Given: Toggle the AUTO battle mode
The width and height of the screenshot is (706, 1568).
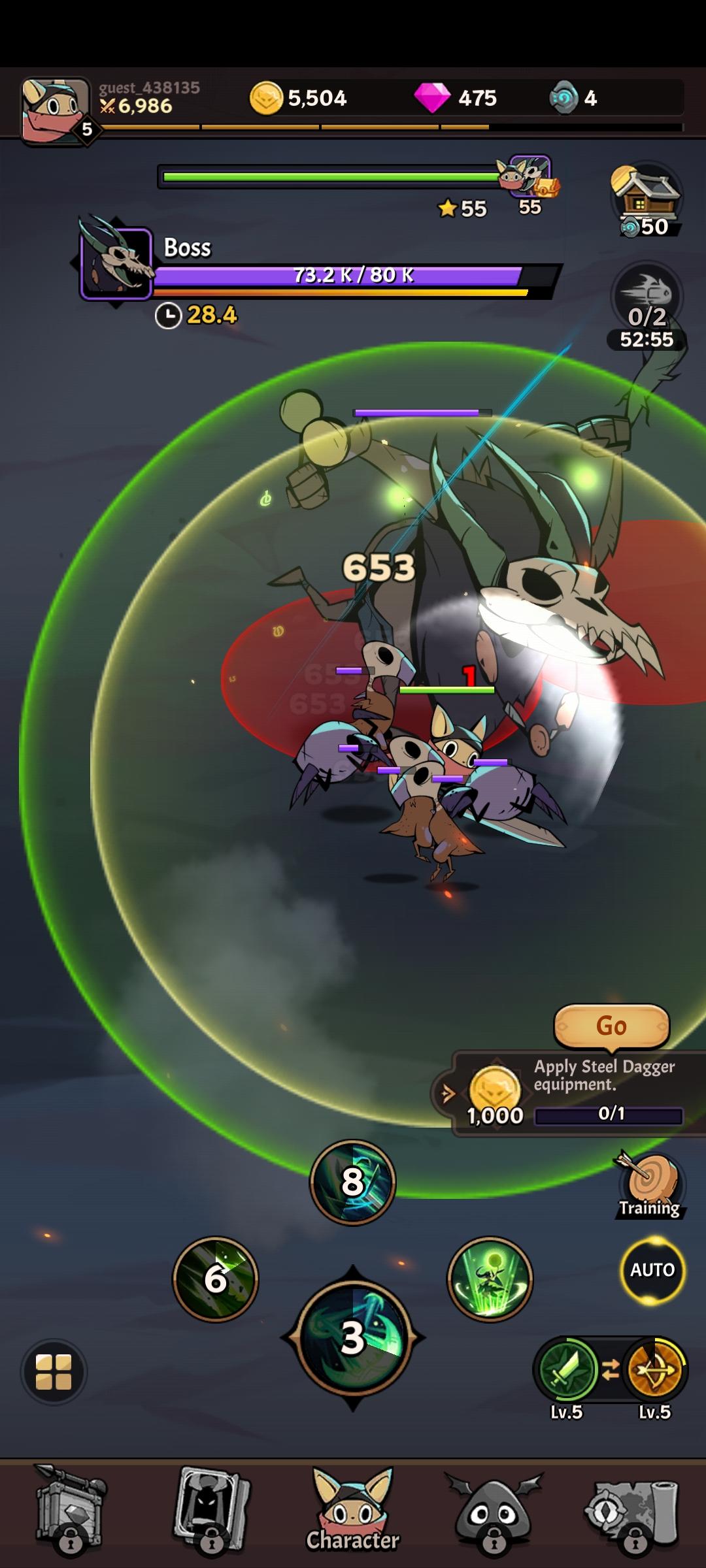Looking at the screenshot, I should tap(652, 1270).
